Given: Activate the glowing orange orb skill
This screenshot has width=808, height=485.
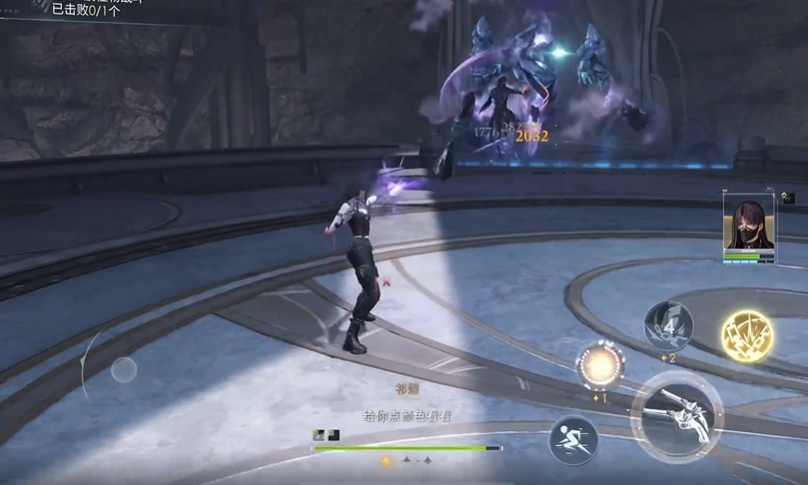Looking at the screenshot, I should (x=600, y=366).
